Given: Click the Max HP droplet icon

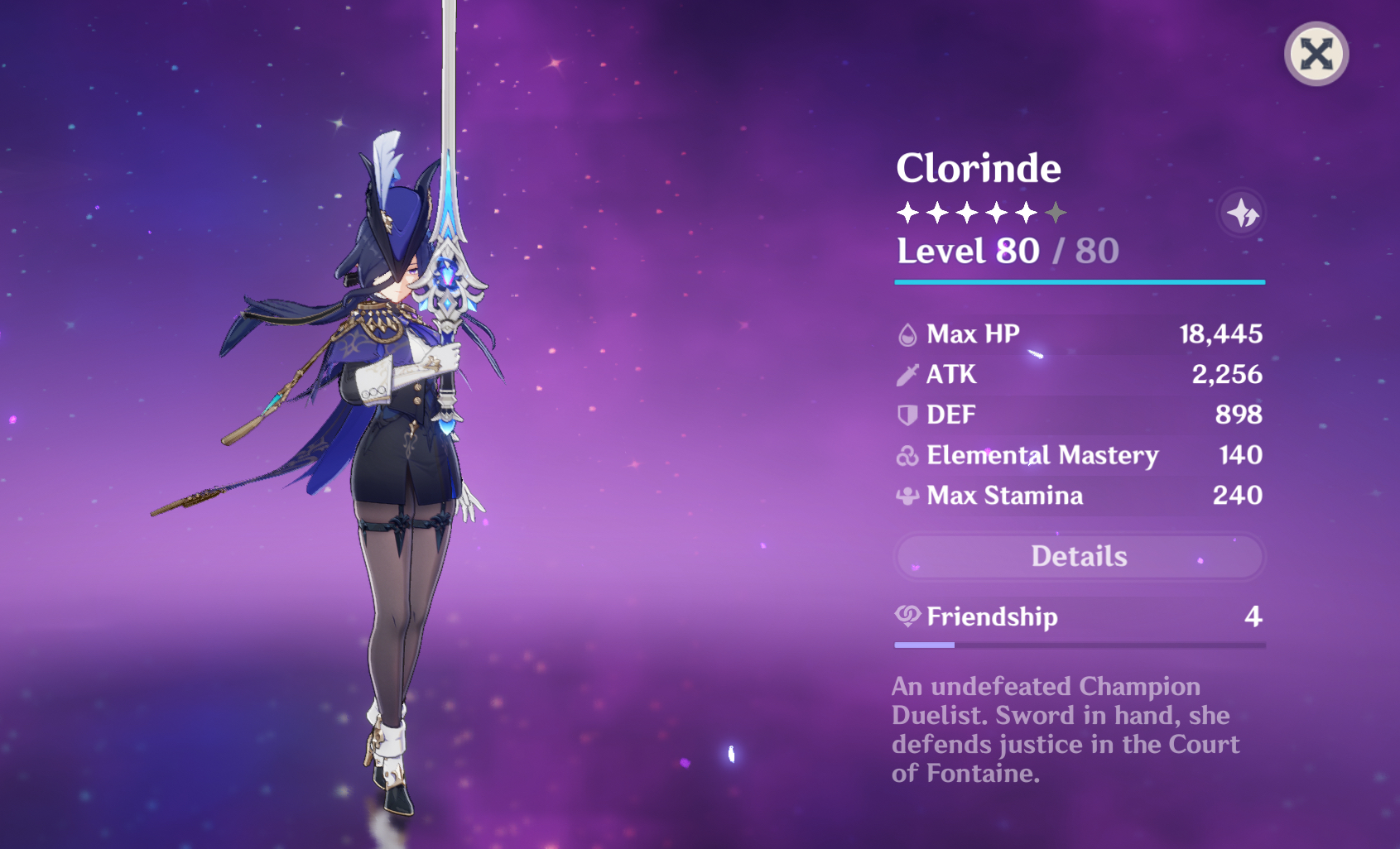Looking at the screenshot, I should [x=908, y=334].
